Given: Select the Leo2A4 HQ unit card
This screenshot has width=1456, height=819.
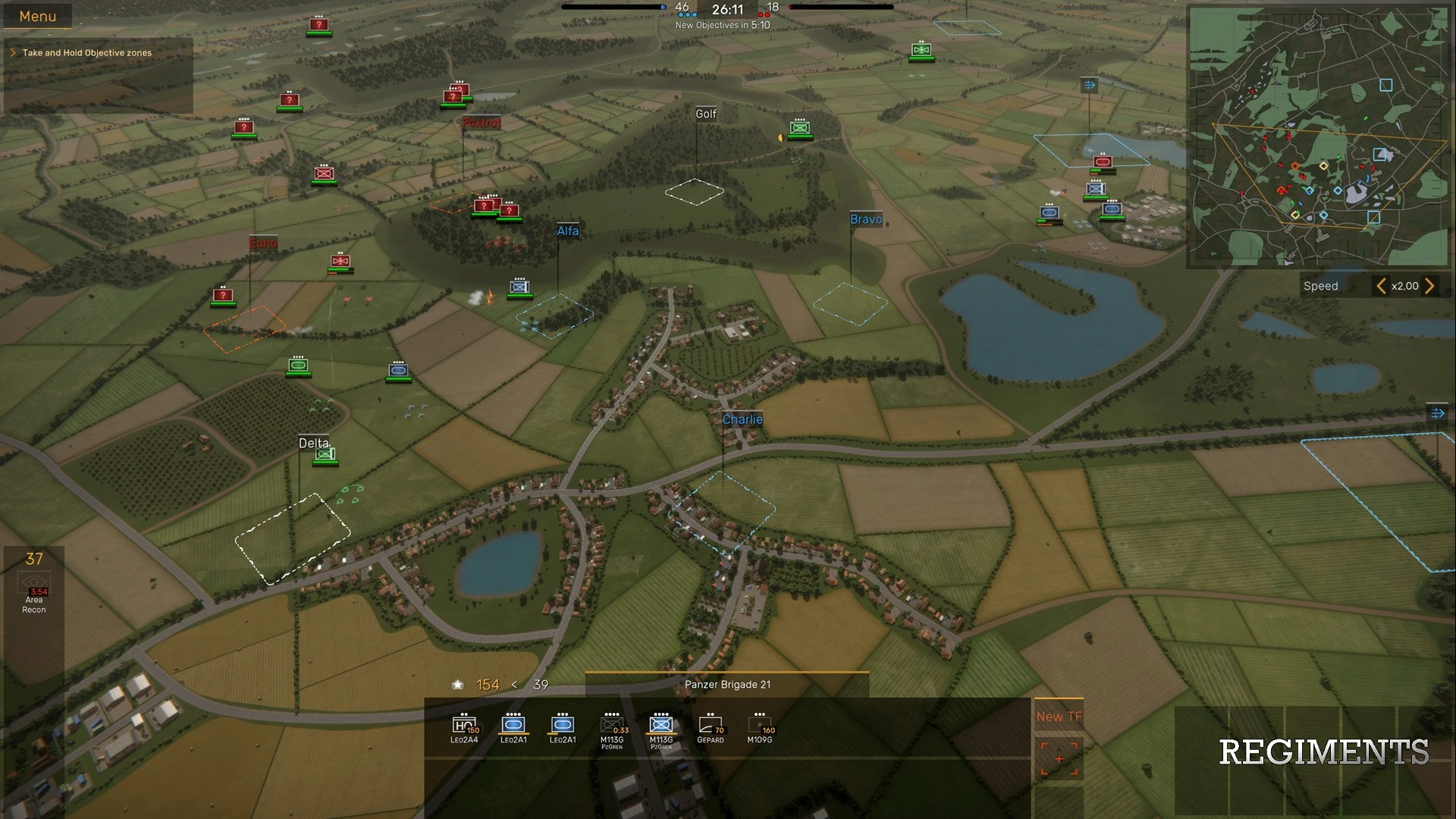Looking at the screenshot, I should point(464,728).
